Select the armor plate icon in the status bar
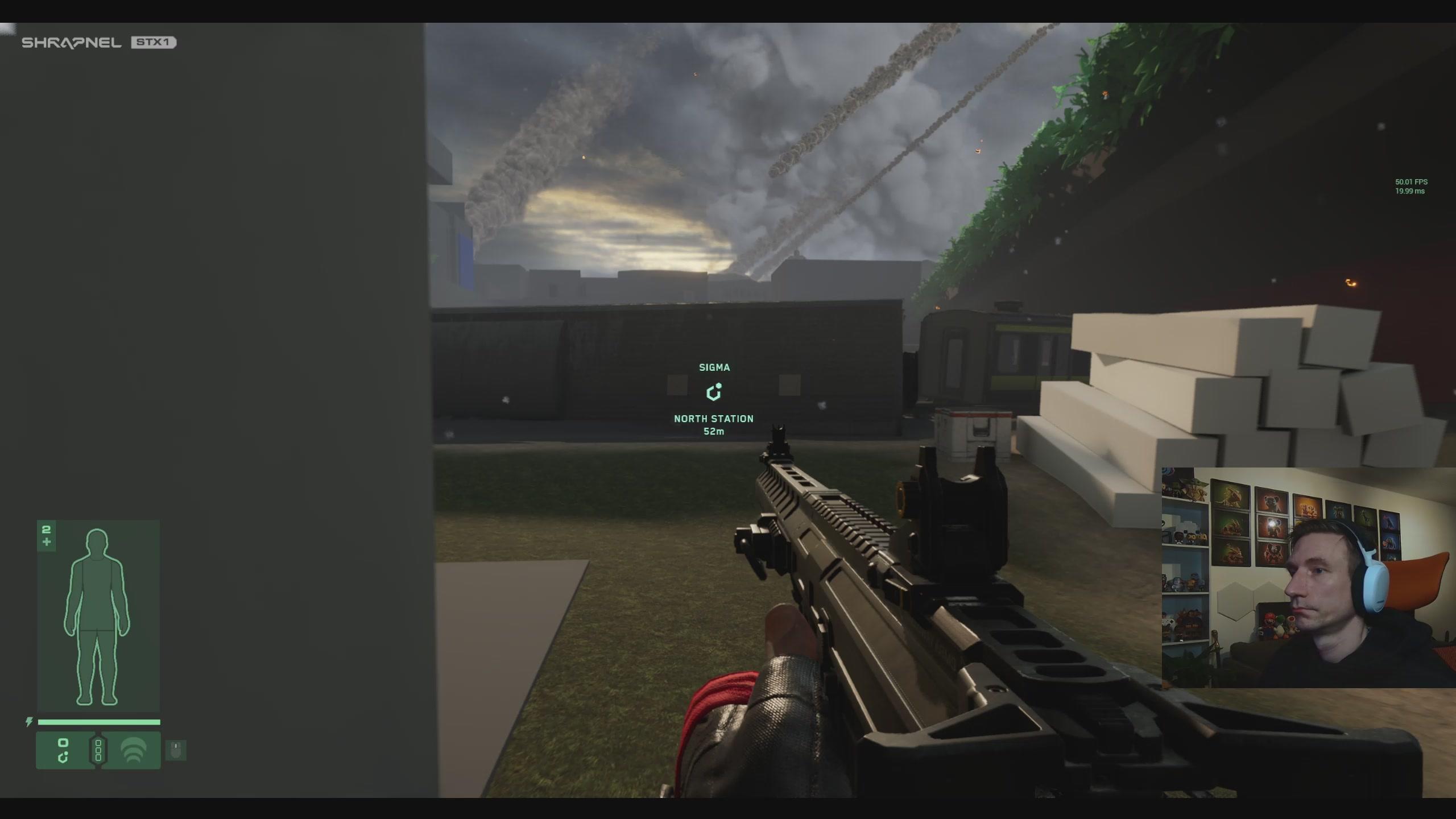The height and width of the screenshot is (819, 1456). (x=63, y=750)
